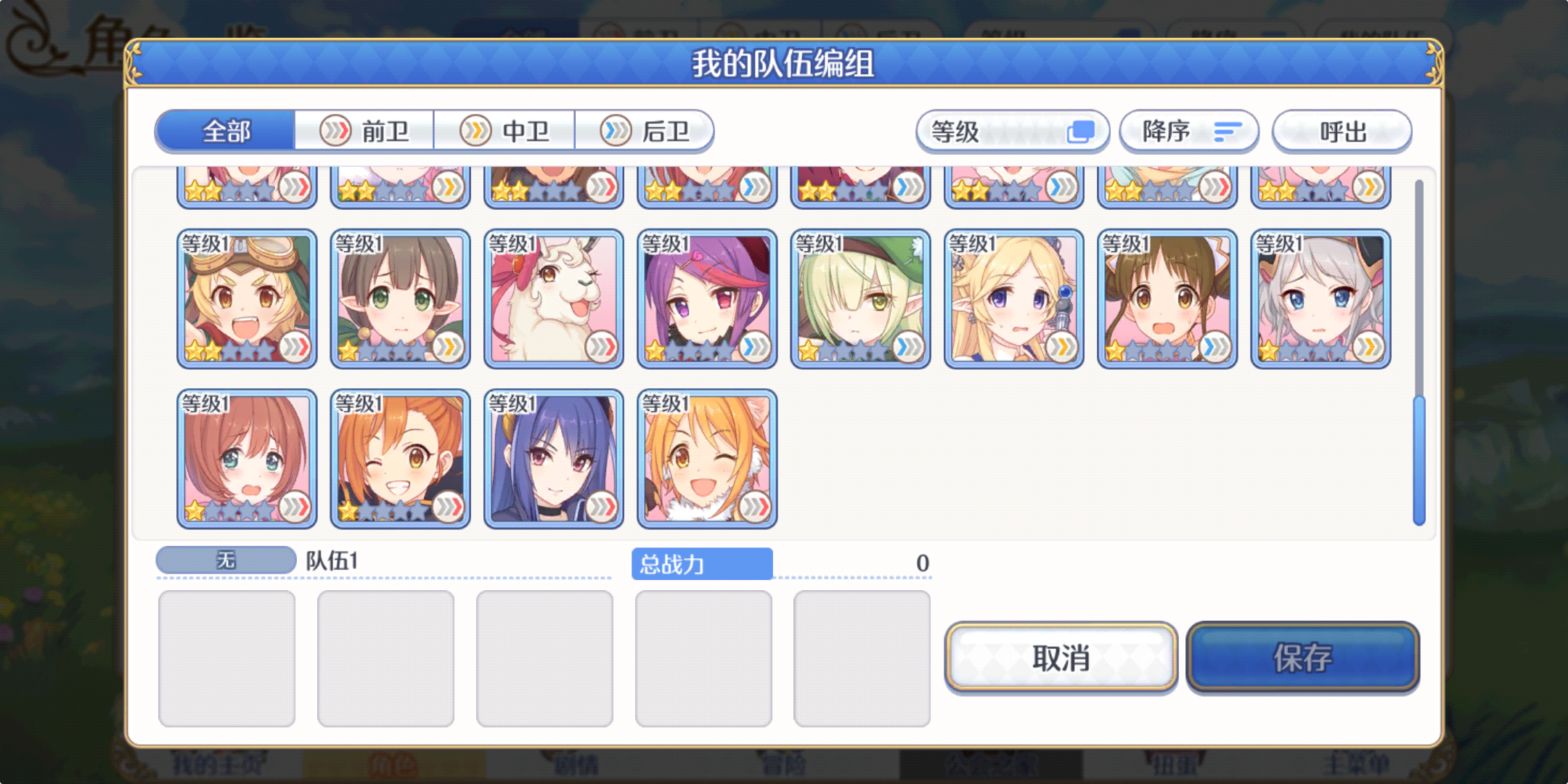This screenshot has height=784, width=1568.
Task: Toggle the 中卫 middle guard filter
Action: click(x=506, y=131)
